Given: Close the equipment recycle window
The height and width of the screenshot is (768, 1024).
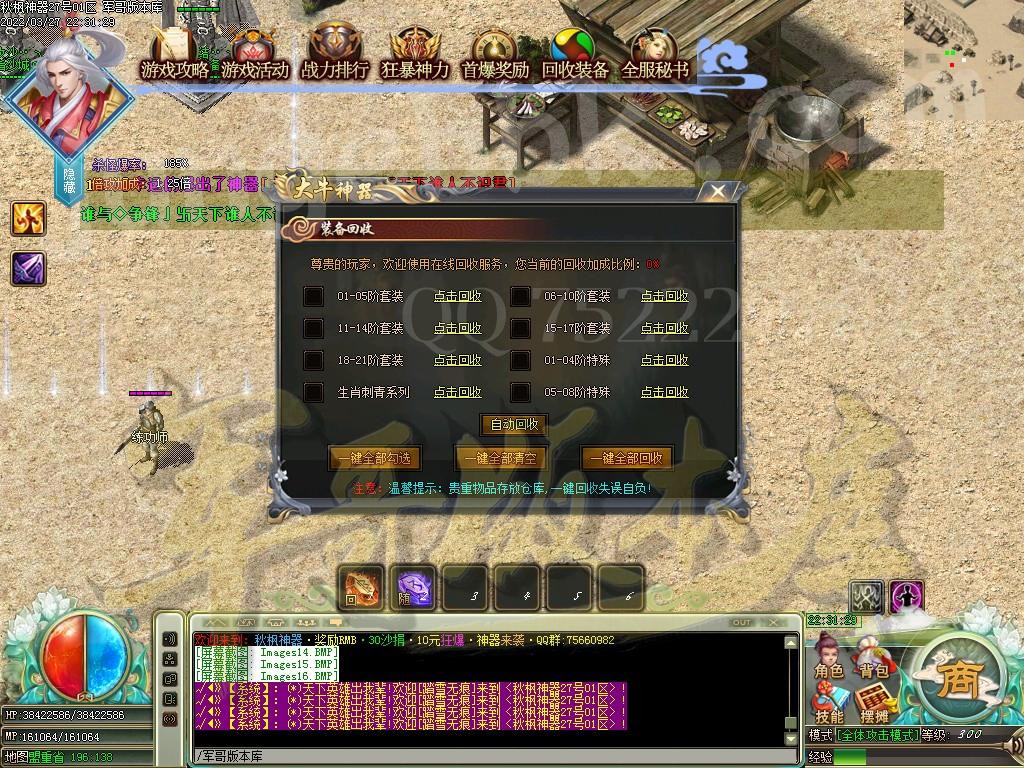Looking at the screenshot, I should (x=717, y=191).
